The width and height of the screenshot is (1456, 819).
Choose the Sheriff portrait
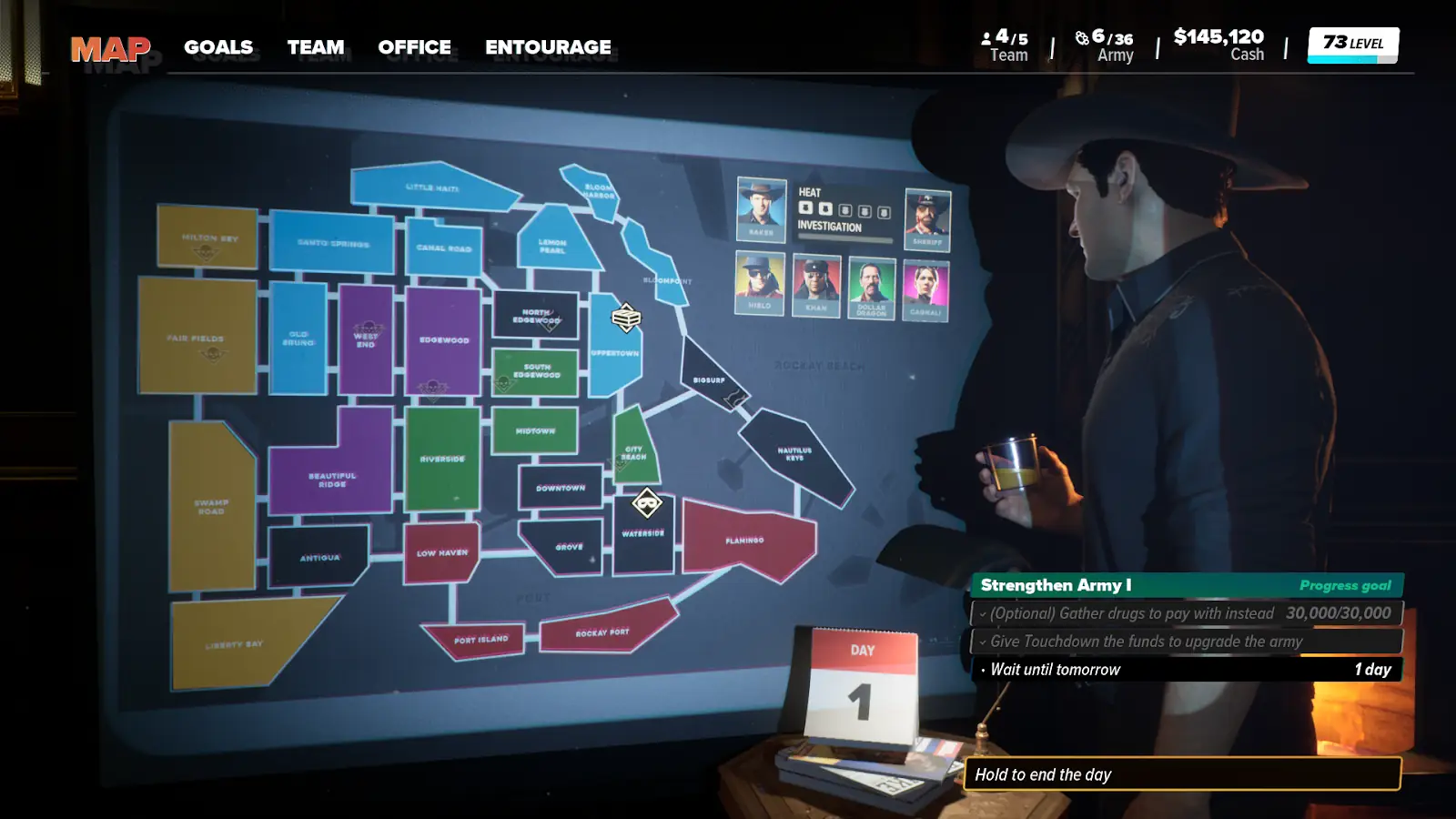(927, 219)
